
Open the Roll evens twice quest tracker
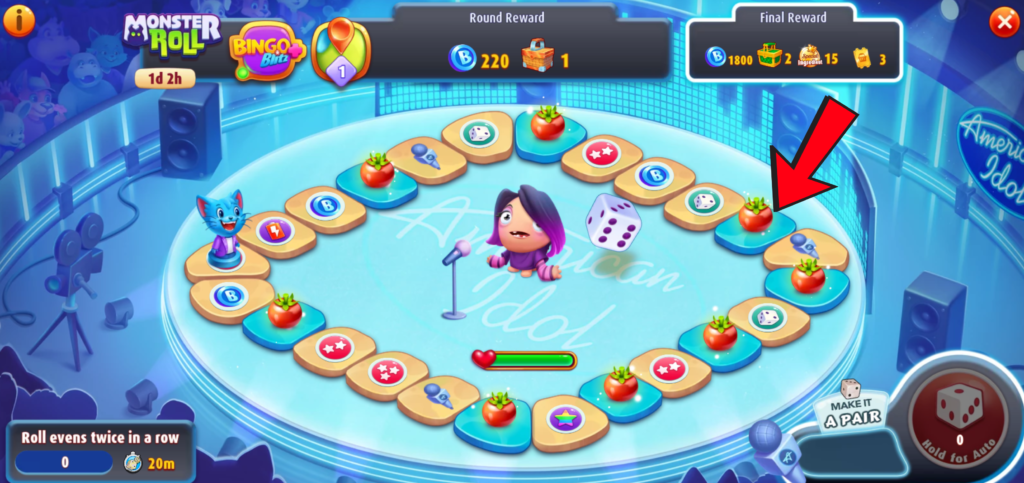click(x=97, y=450)
